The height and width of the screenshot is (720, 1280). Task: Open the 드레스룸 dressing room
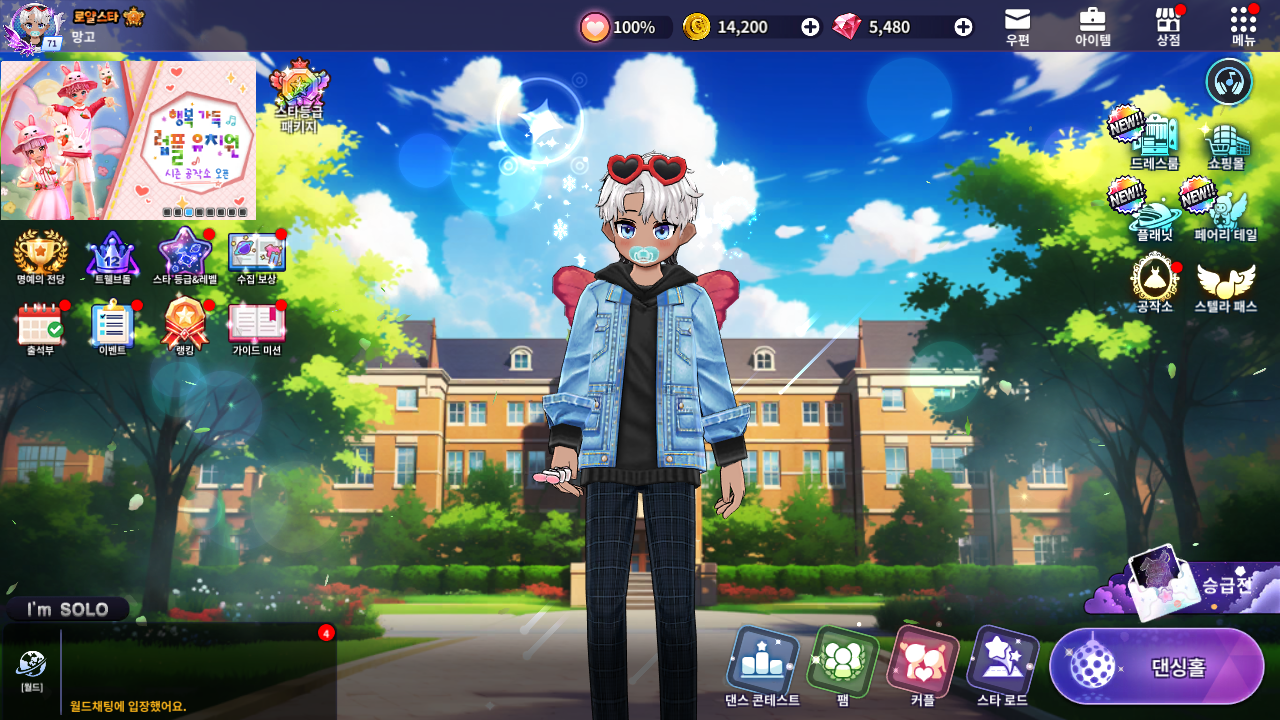1155,138
